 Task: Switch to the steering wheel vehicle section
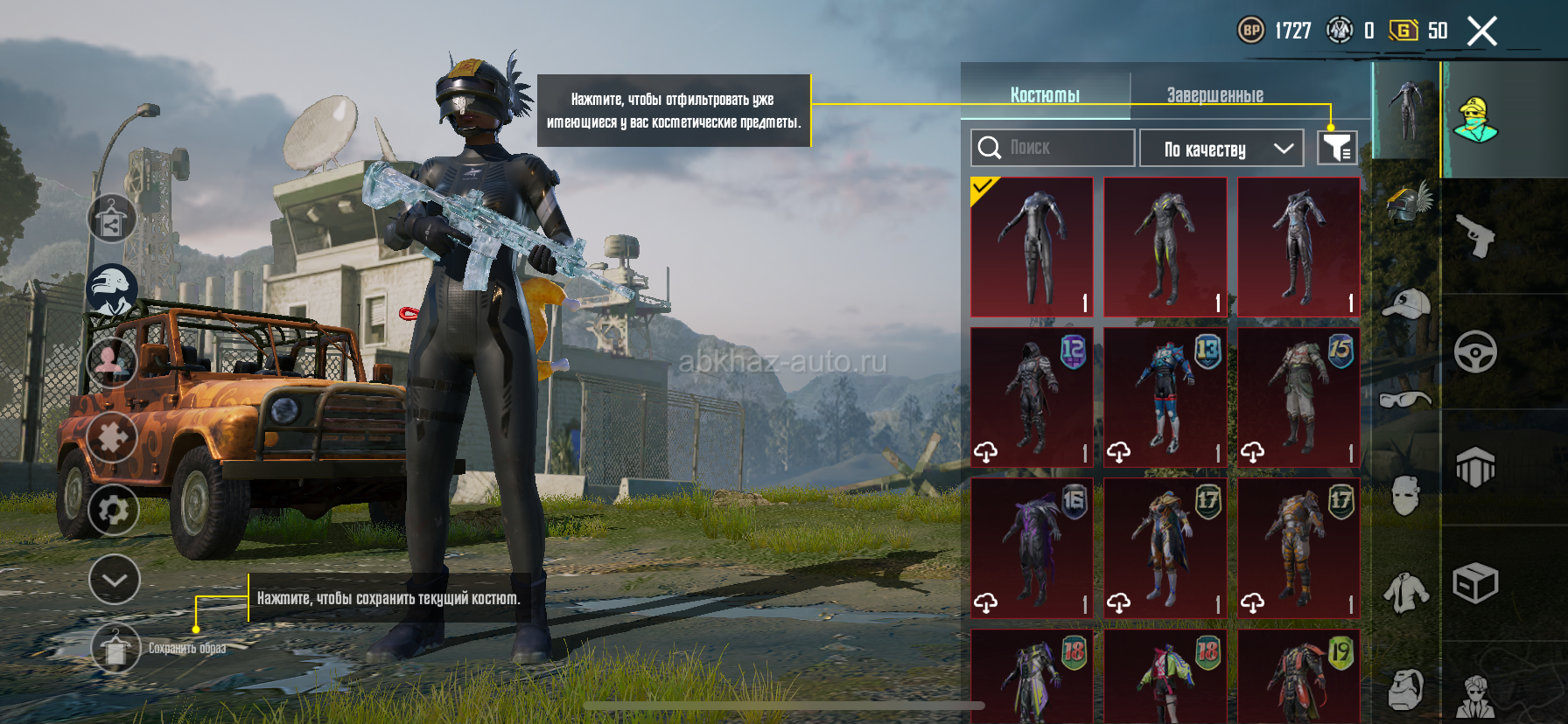tap(1475, 352)
